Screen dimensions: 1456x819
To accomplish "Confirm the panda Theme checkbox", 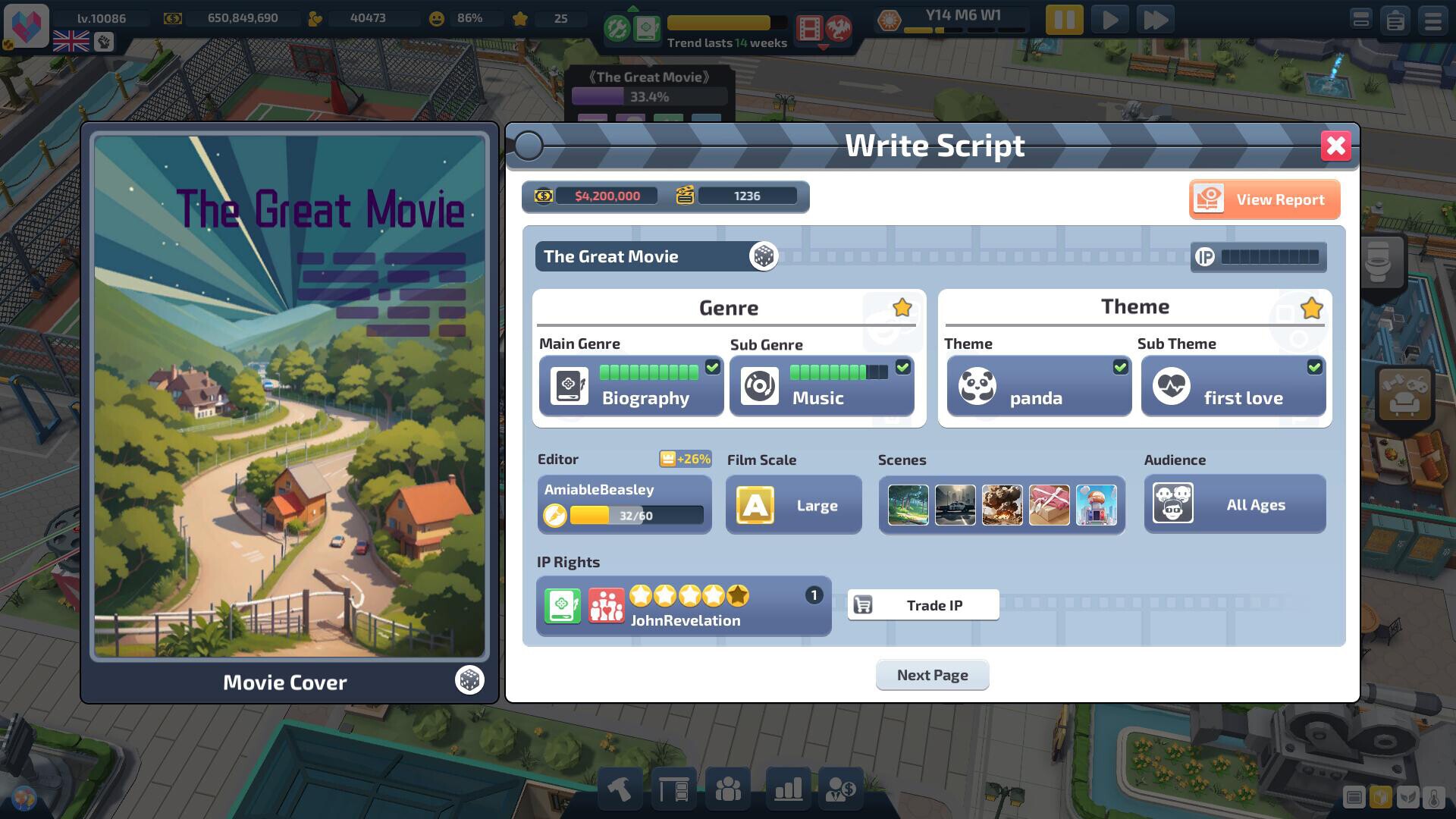I will pos(1121,367).
